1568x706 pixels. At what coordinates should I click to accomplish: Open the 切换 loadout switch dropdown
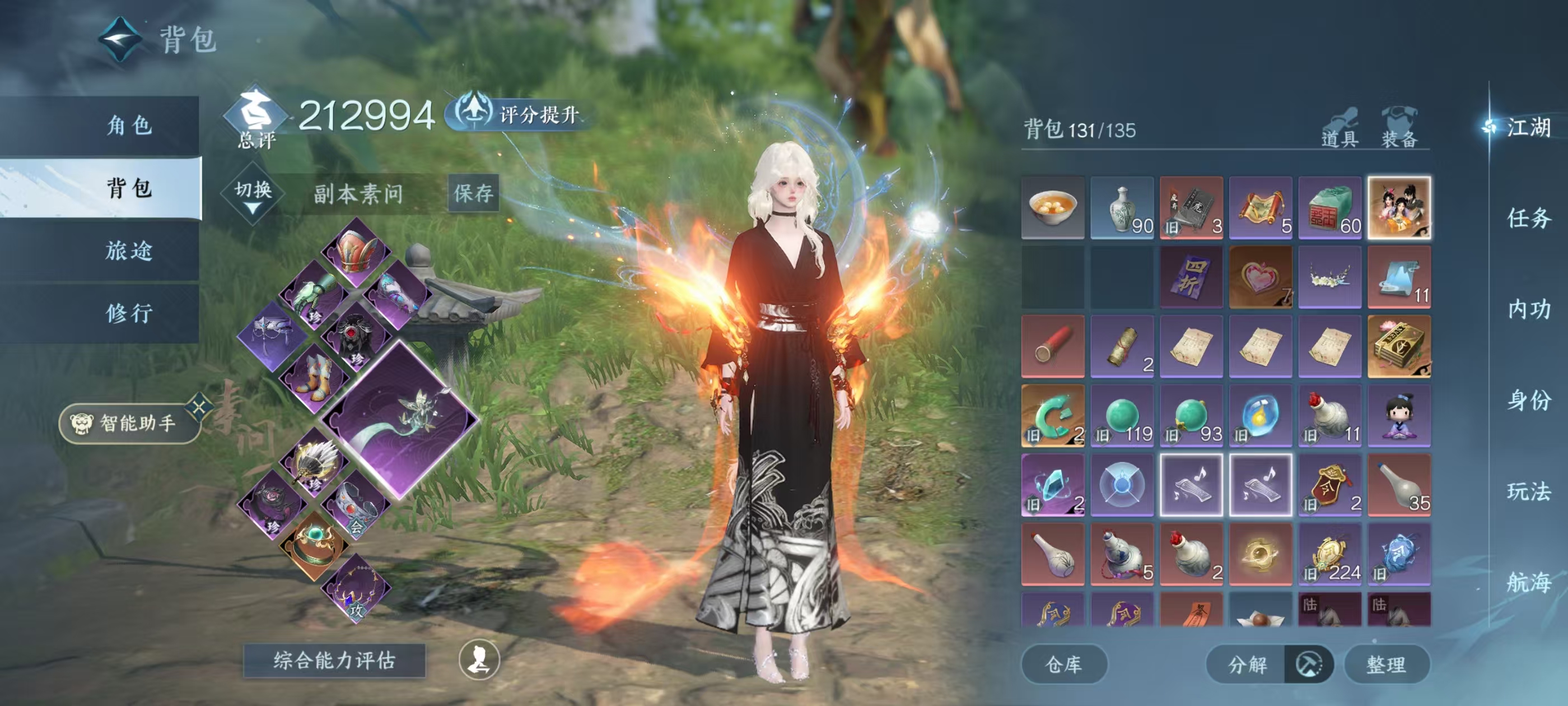click(253, 194)
